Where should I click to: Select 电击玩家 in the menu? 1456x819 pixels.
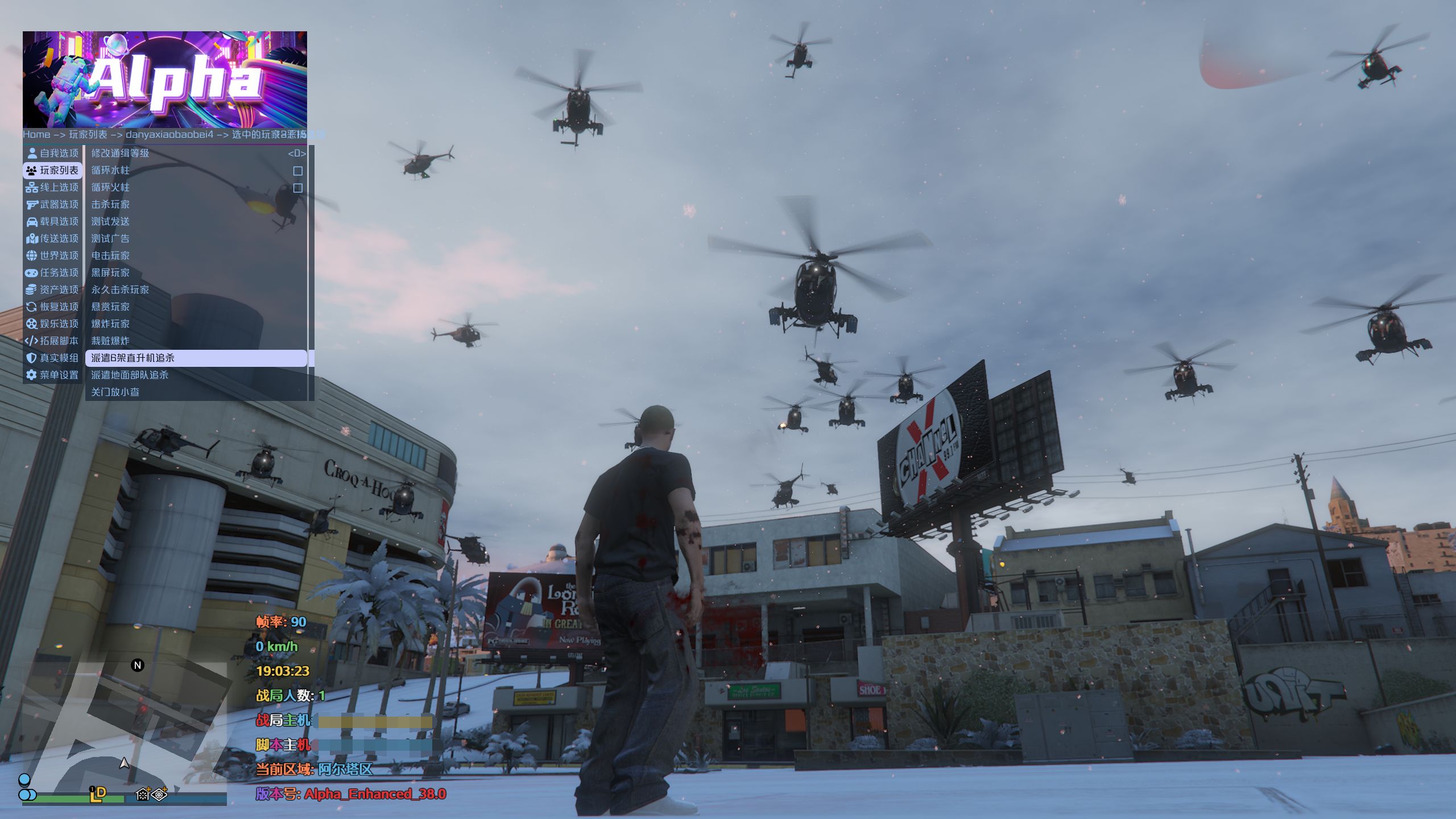pos(110,255)
